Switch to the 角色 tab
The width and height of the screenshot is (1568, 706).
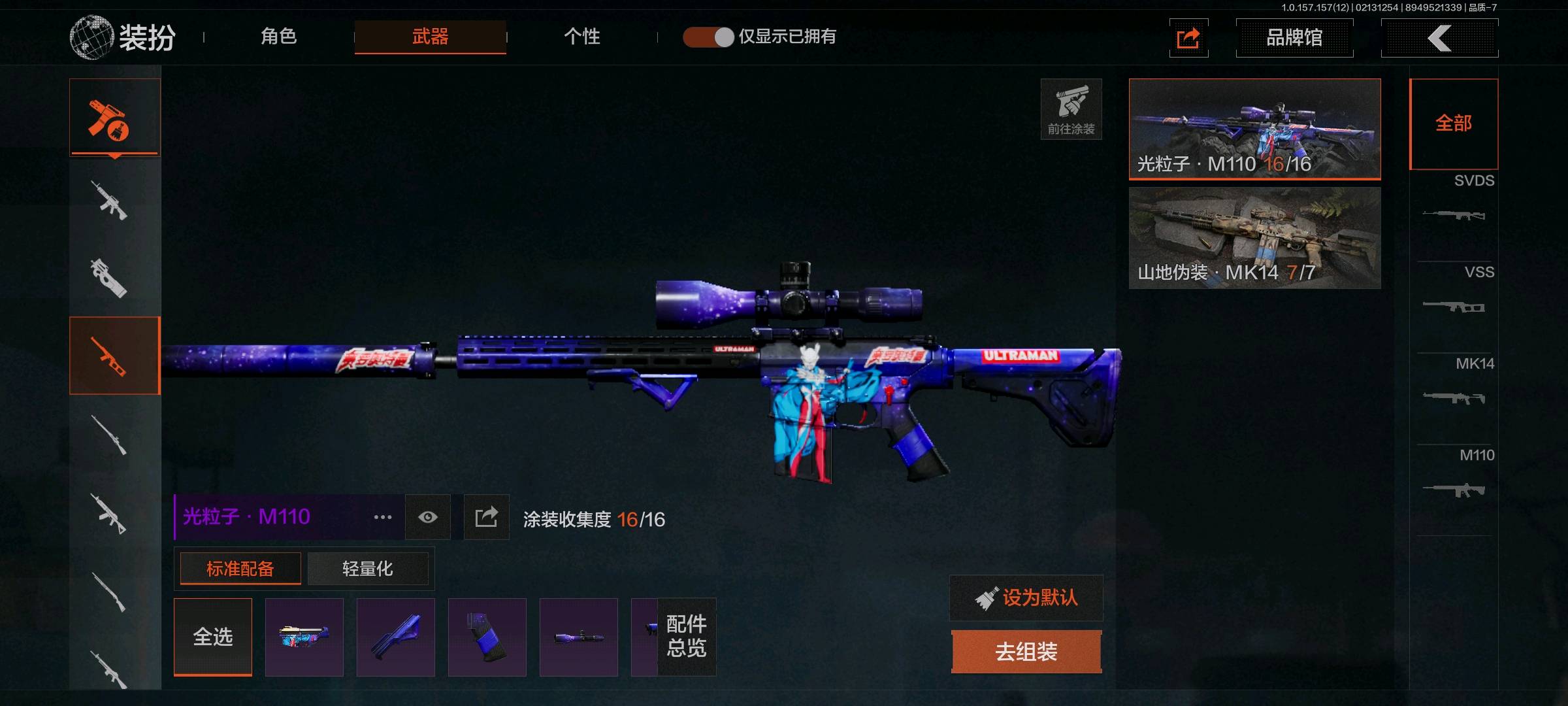click(x=279, y=37)
